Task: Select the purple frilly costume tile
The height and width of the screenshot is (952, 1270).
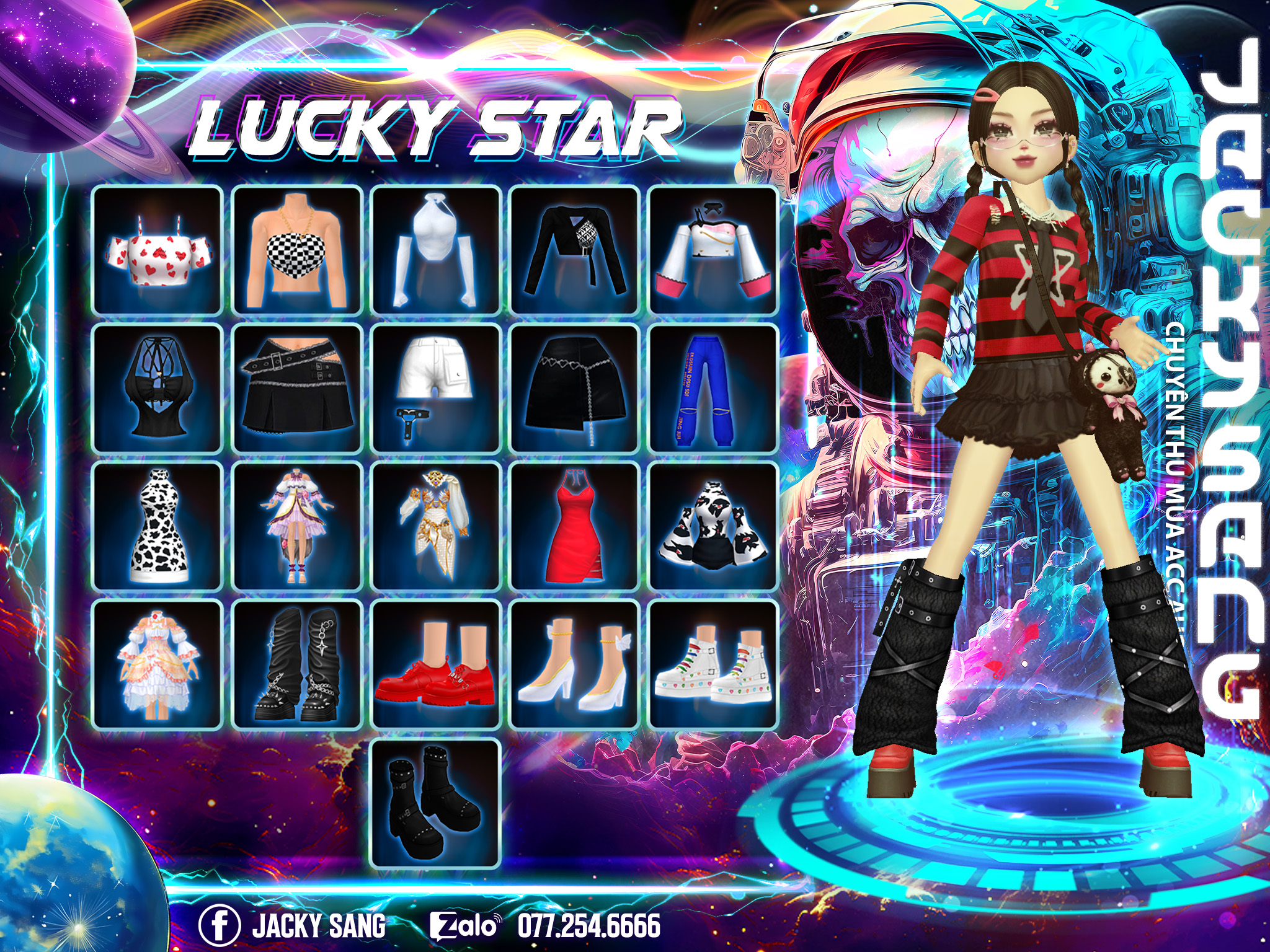Action: [297, 526]
